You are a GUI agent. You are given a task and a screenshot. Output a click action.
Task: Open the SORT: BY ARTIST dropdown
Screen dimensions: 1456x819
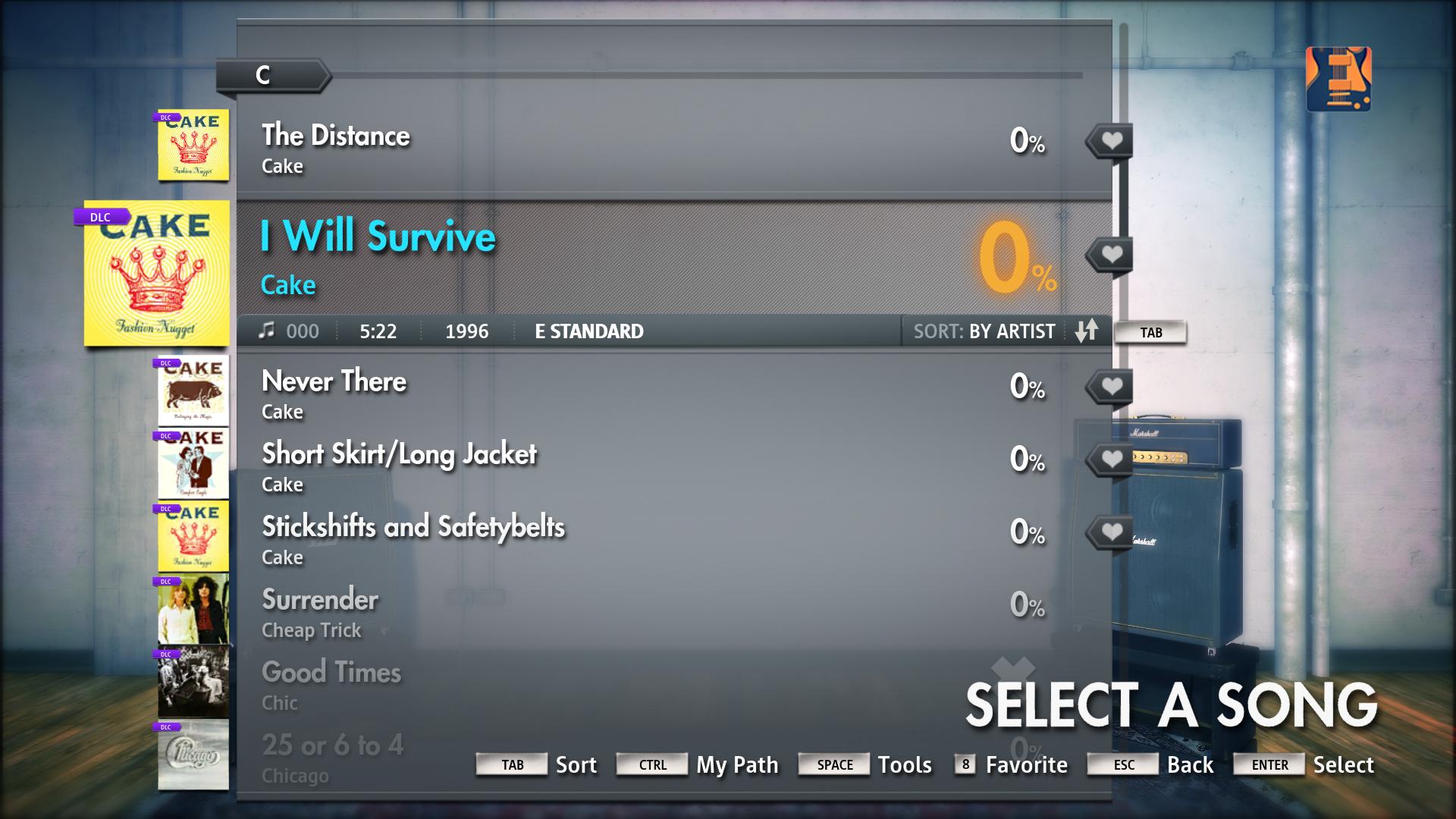tap(986, 331)
